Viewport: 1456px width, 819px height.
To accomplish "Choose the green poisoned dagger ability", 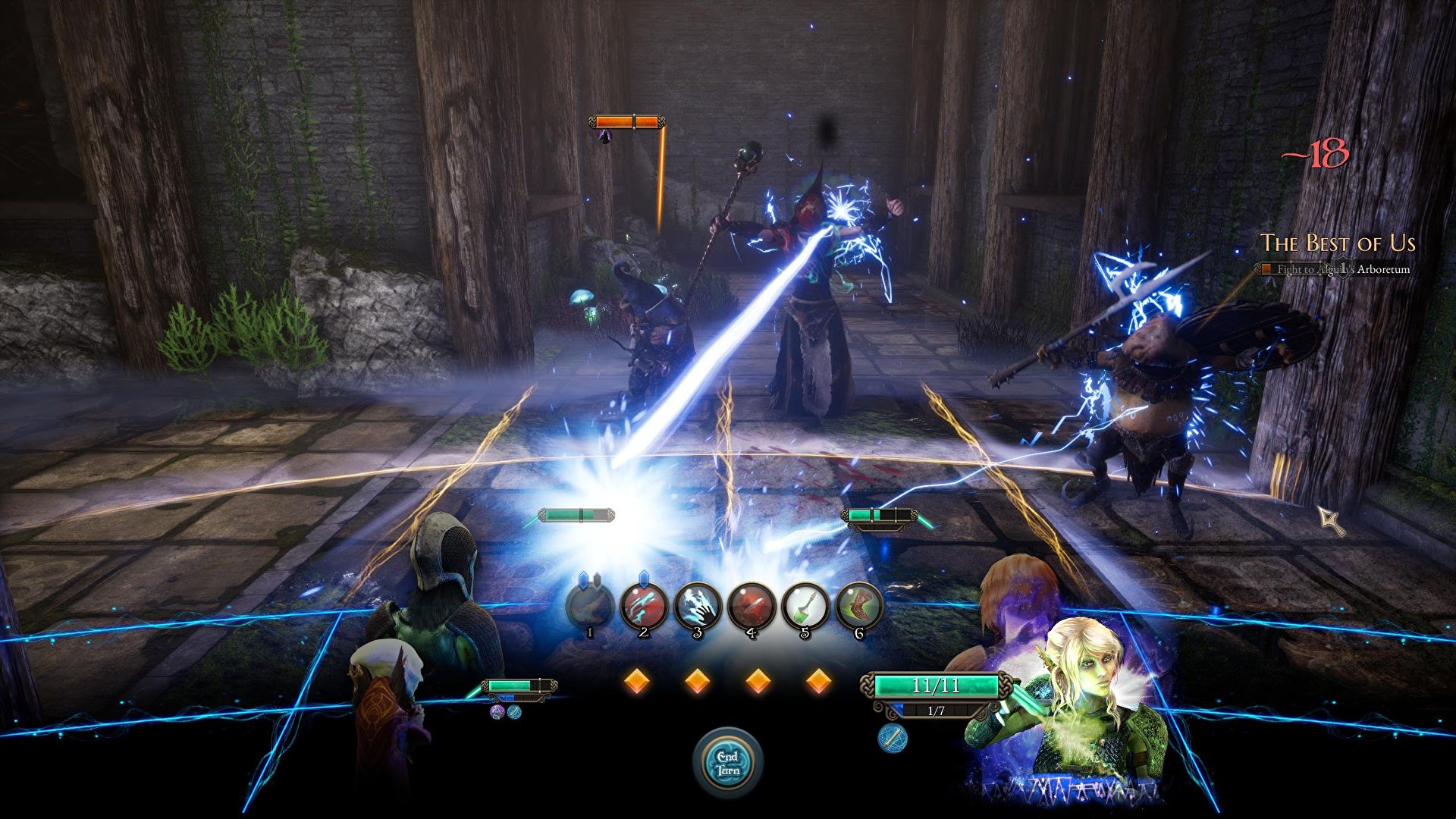I will [x=805, y=606].
